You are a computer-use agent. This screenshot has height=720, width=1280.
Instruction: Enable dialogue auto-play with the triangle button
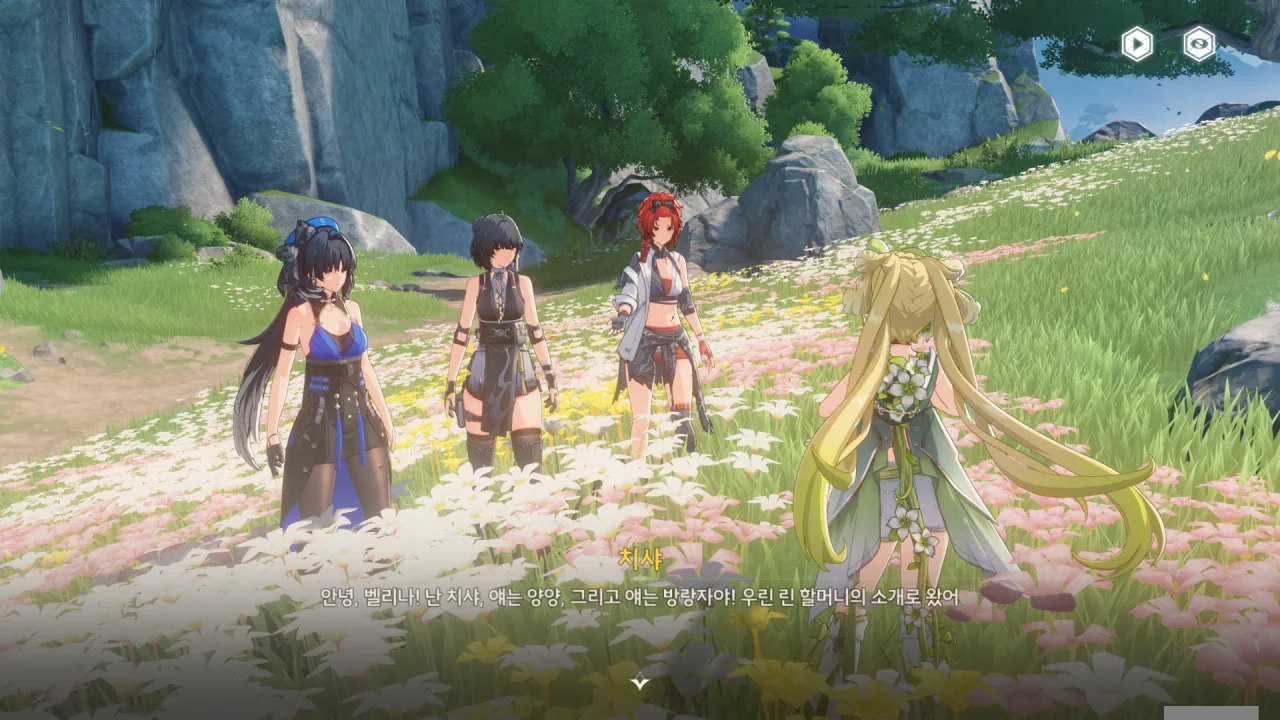click(x=1137, y=44)
